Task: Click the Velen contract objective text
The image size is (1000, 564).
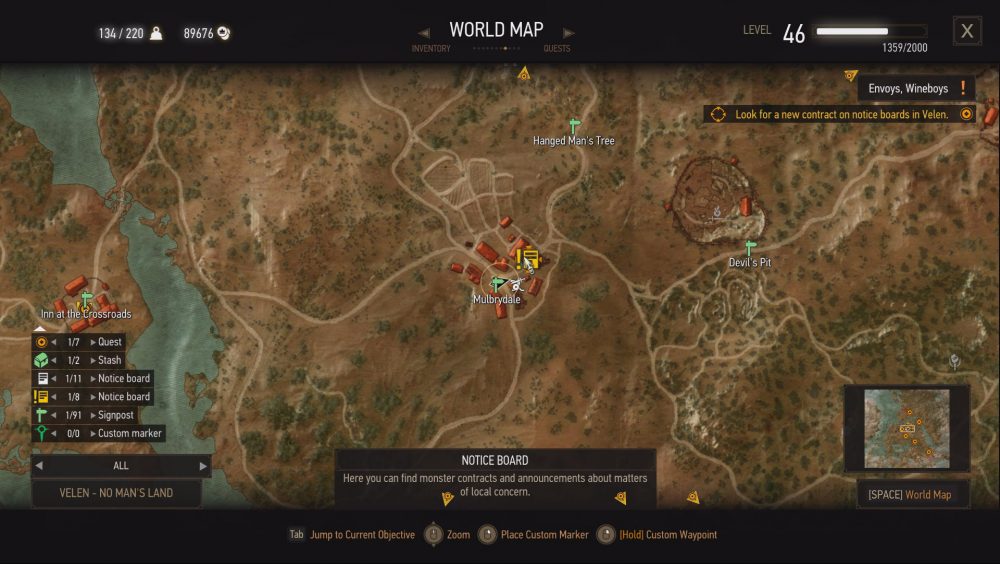Action: pos(841,115)
